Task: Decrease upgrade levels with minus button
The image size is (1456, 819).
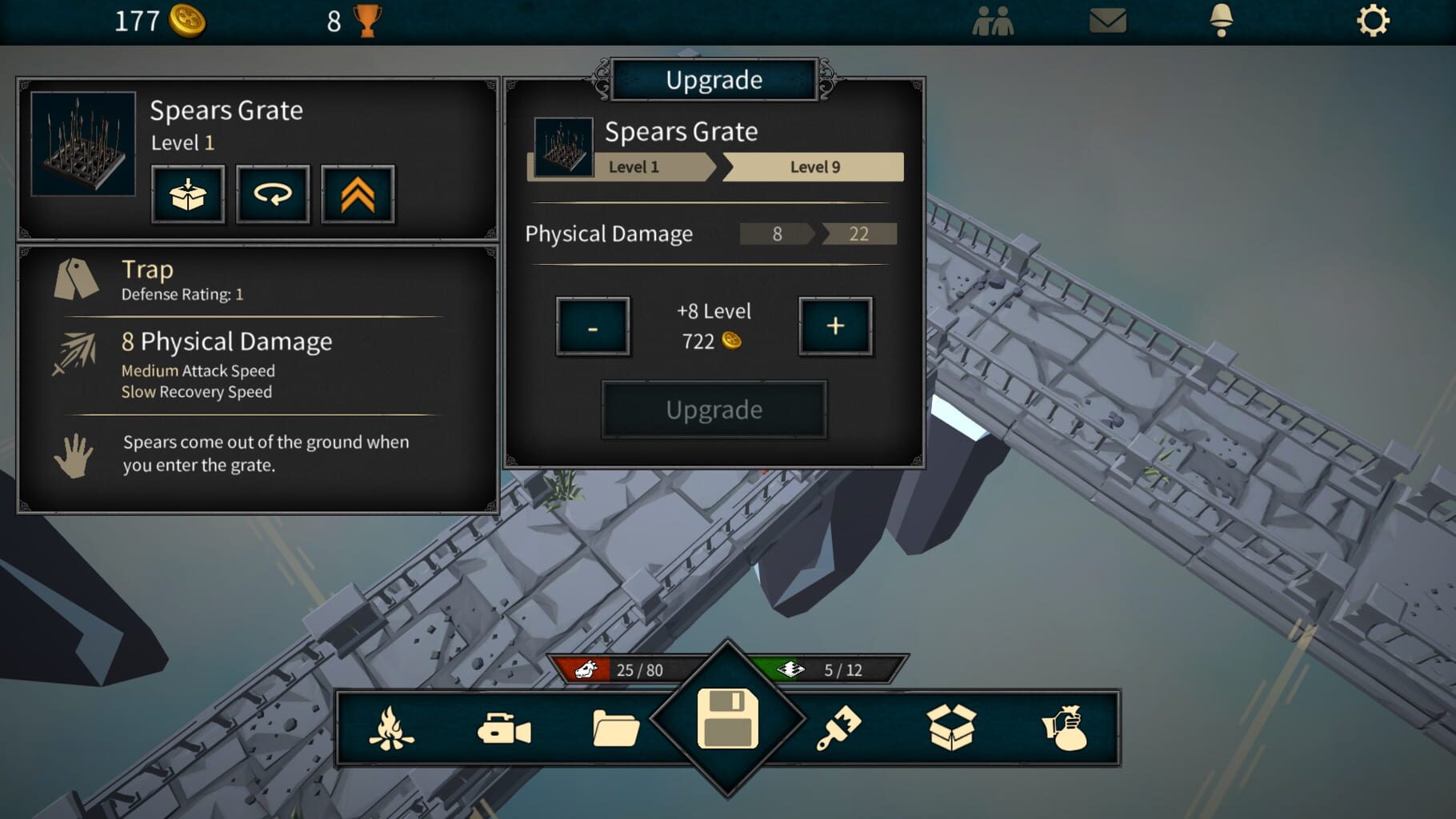Action: [x=592, y=327]
